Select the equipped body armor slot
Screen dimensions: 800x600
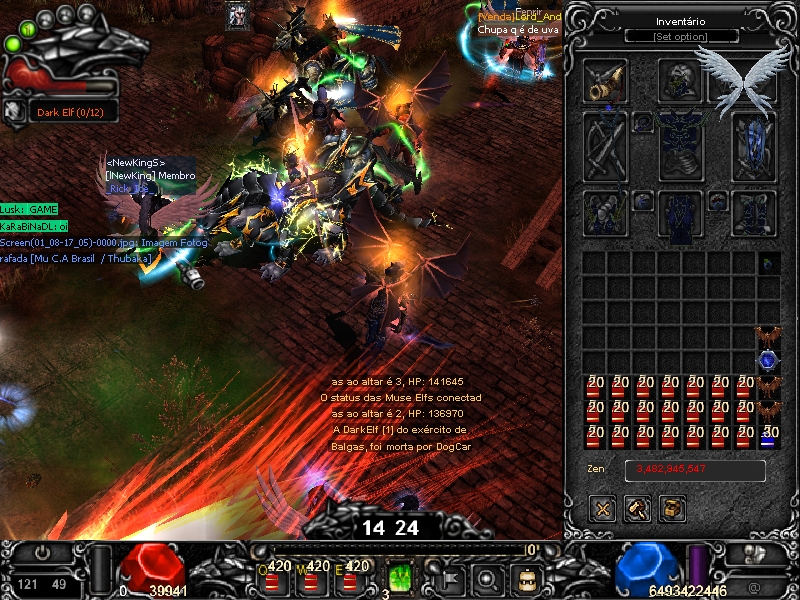coord(680,145)
